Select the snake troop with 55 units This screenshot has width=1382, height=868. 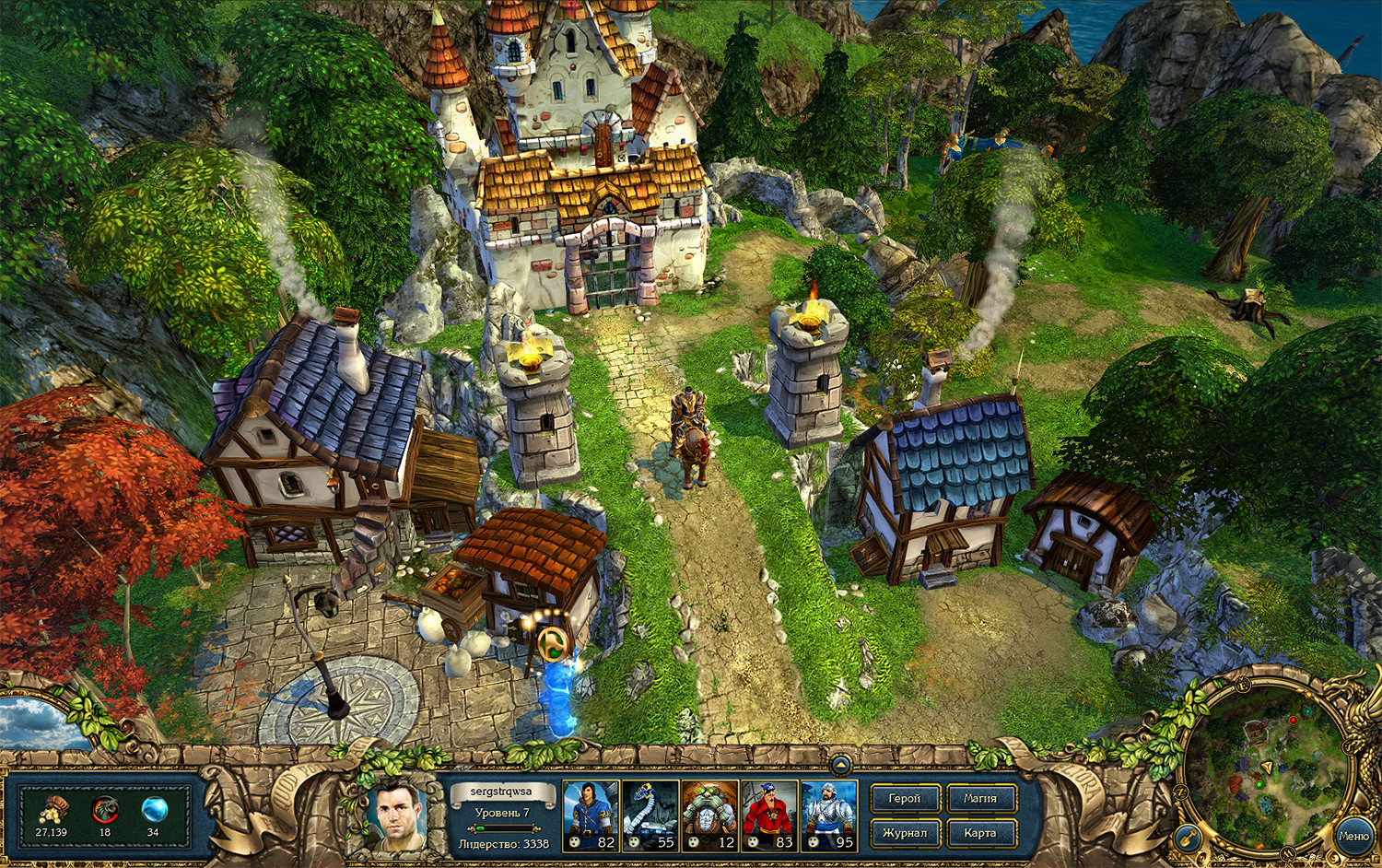[x=650, y=815]
